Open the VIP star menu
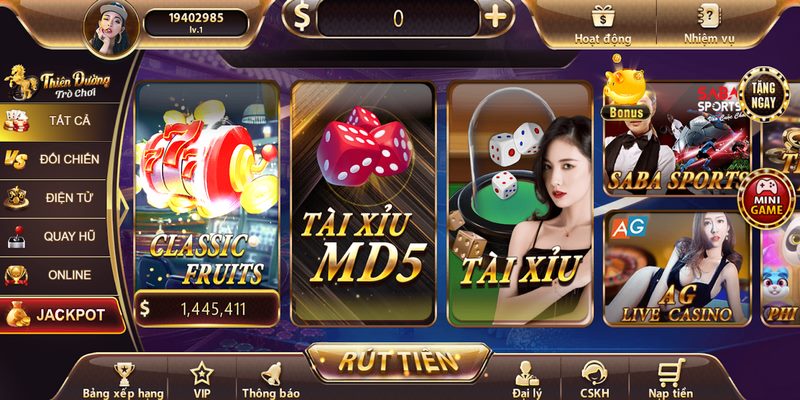The width and height of the screenshot is (800, 400). pos(201,381)
